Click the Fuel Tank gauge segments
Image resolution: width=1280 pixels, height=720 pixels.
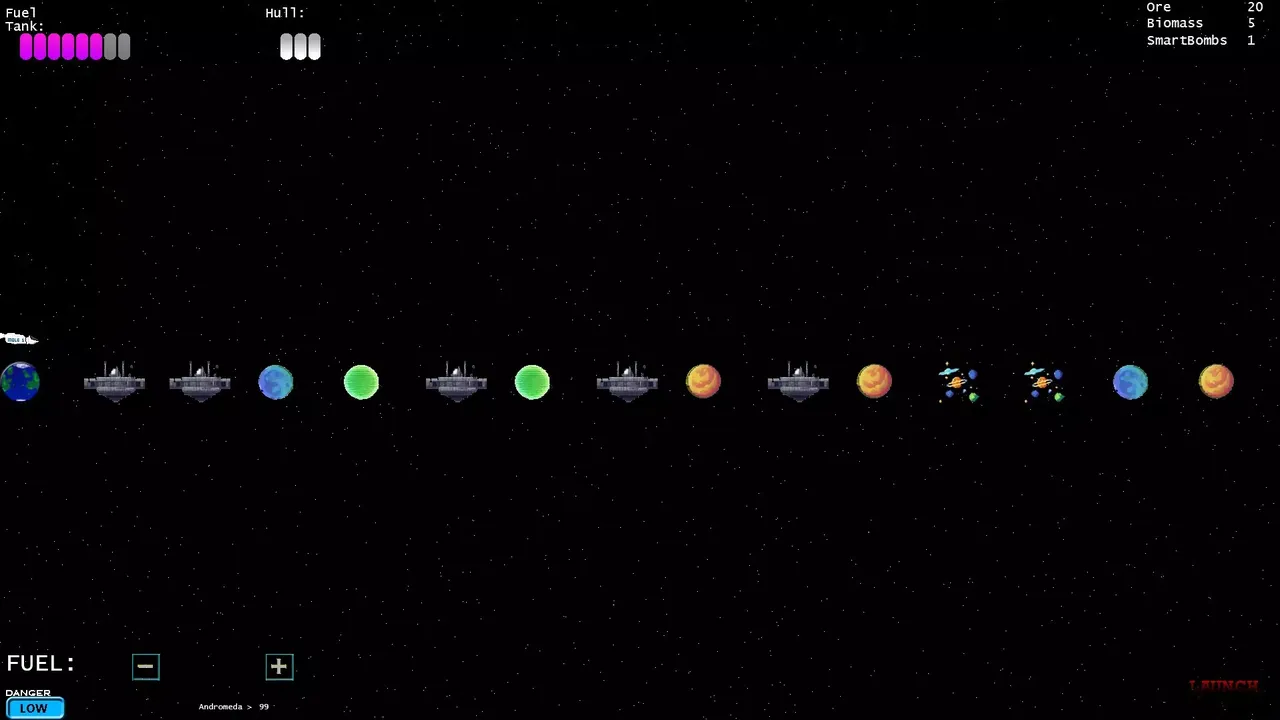point(74,46)
